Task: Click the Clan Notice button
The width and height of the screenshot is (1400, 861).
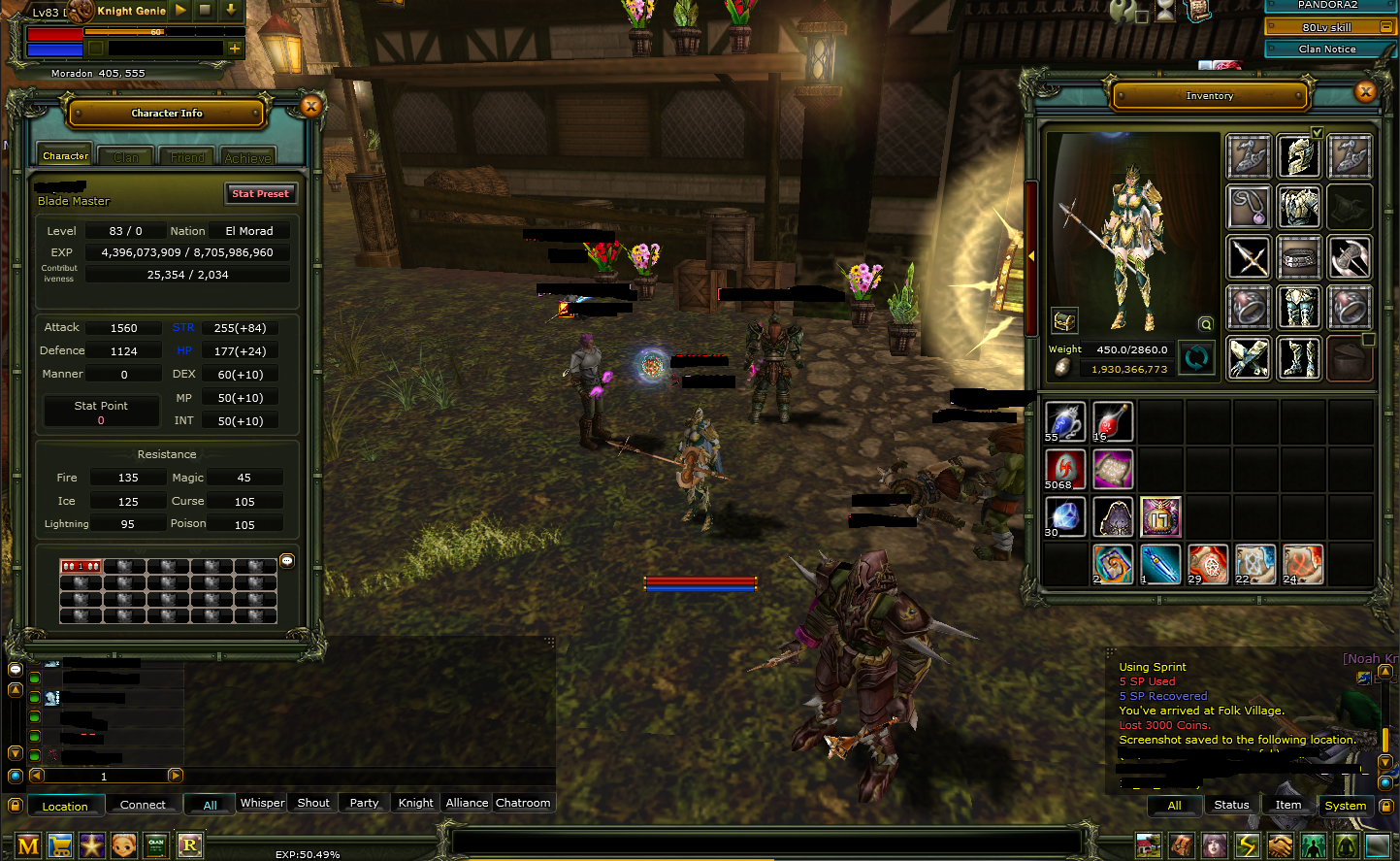Action: point(1327,49)
